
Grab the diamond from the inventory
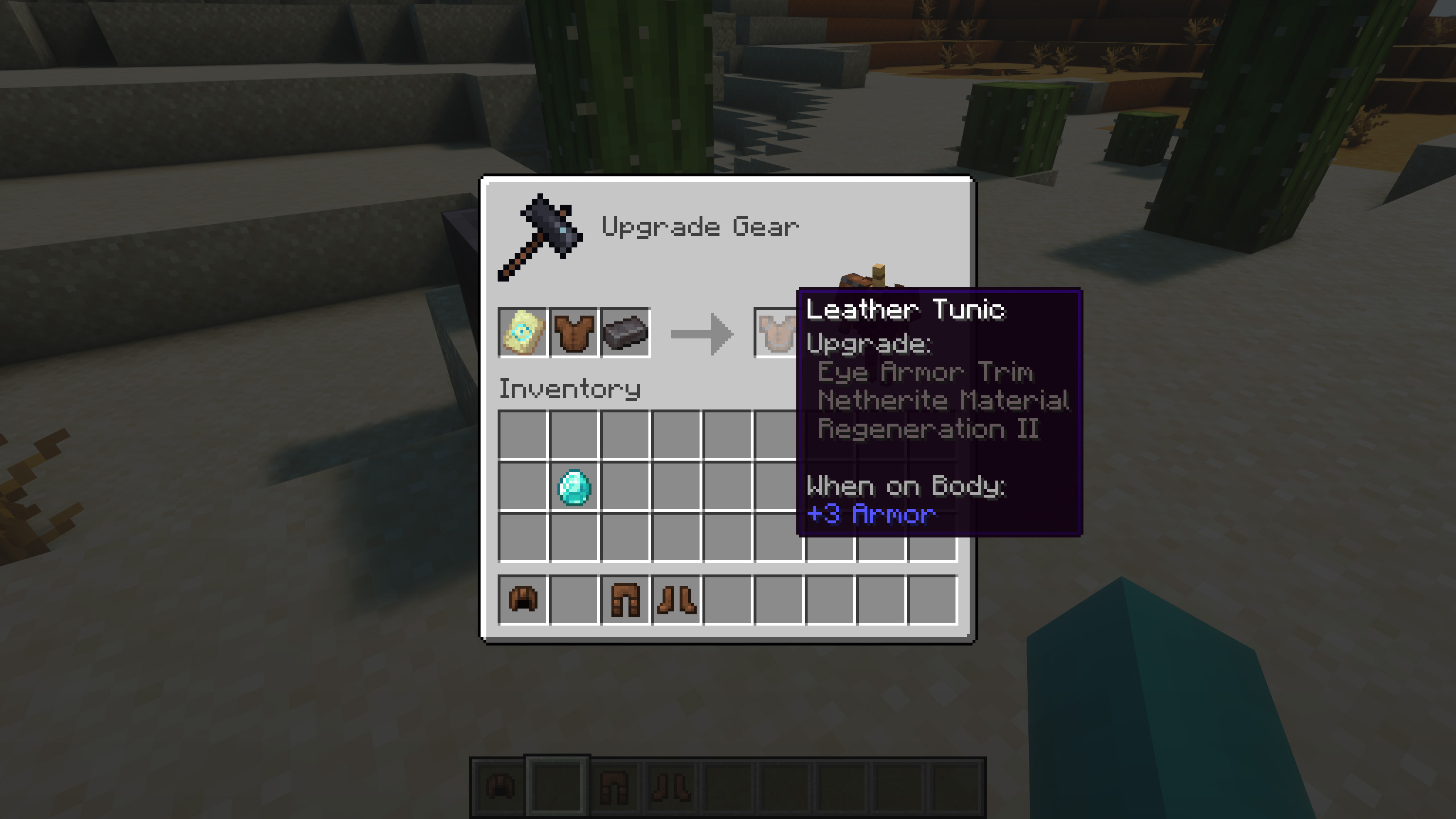pyautogui.click(x=574, y=487)
